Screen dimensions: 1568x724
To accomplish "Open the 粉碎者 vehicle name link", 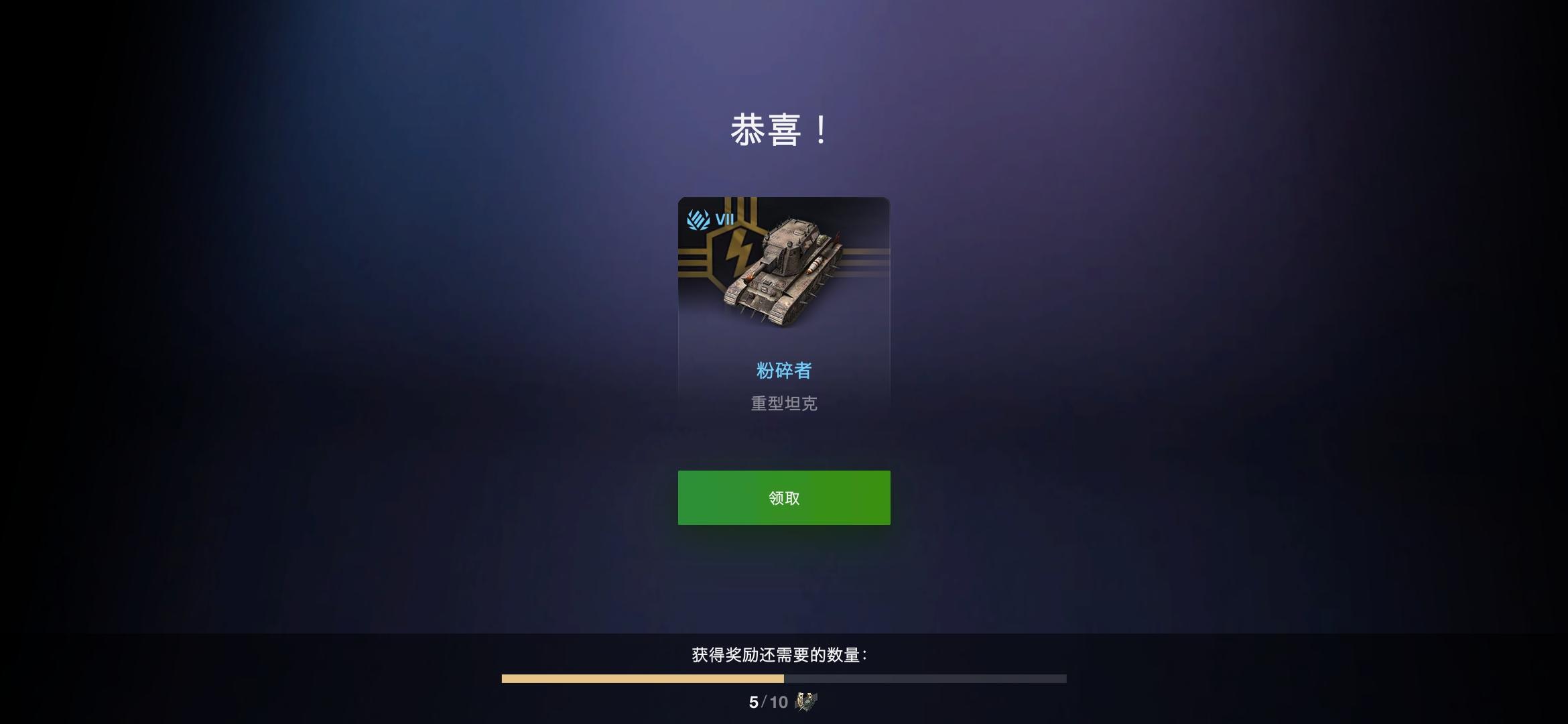I will [x=784, y=370].
